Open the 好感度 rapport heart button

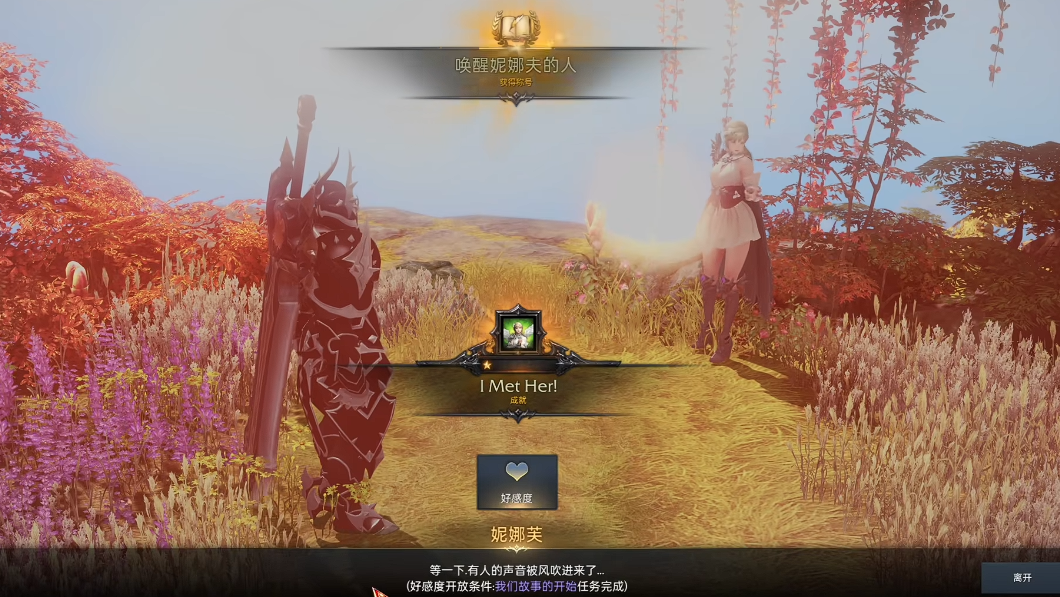517,481
